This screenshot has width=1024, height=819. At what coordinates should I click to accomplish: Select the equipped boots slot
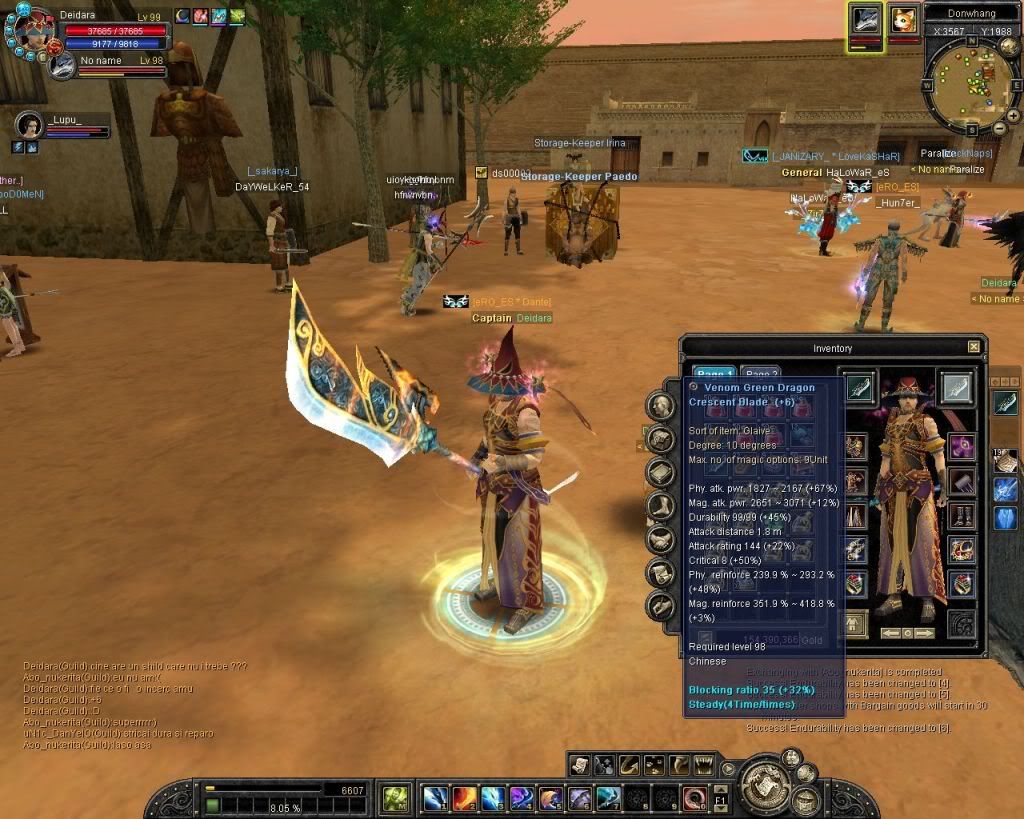(x=961, y=516)
